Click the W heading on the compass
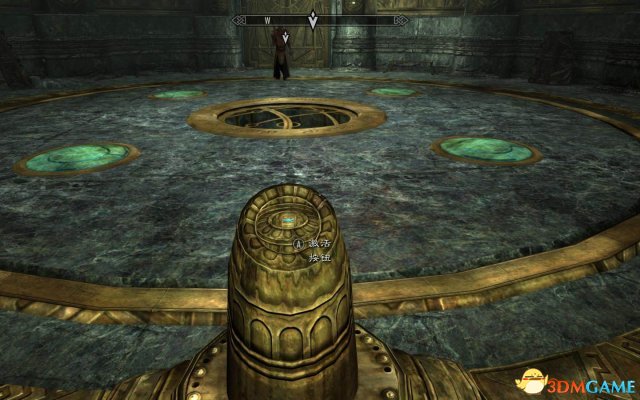Image resolution: width=640 pixels, height=400 pixels. [x=268, y=19]
